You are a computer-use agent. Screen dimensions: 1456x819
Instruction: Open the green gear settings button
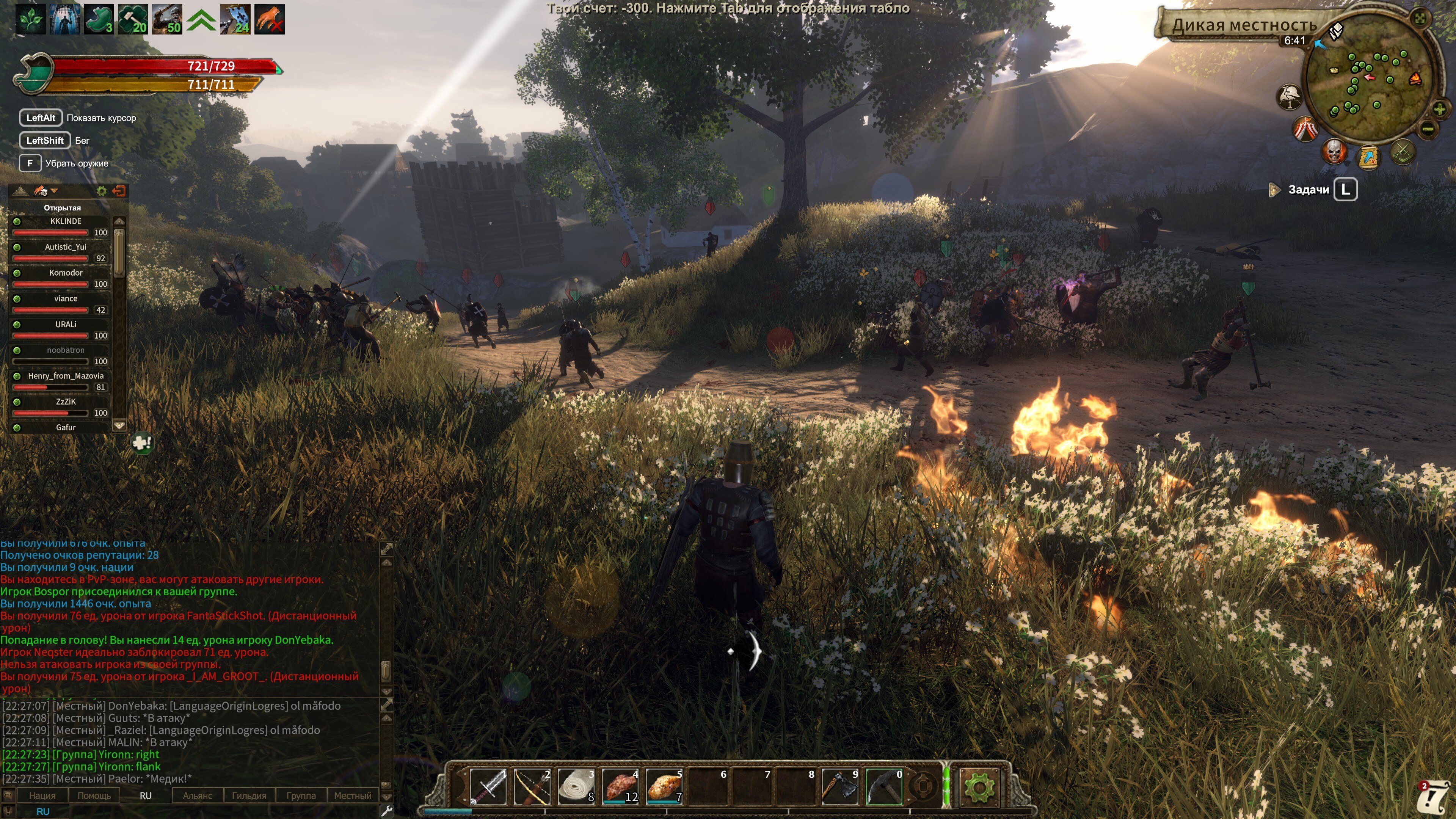tap(979, 786)
